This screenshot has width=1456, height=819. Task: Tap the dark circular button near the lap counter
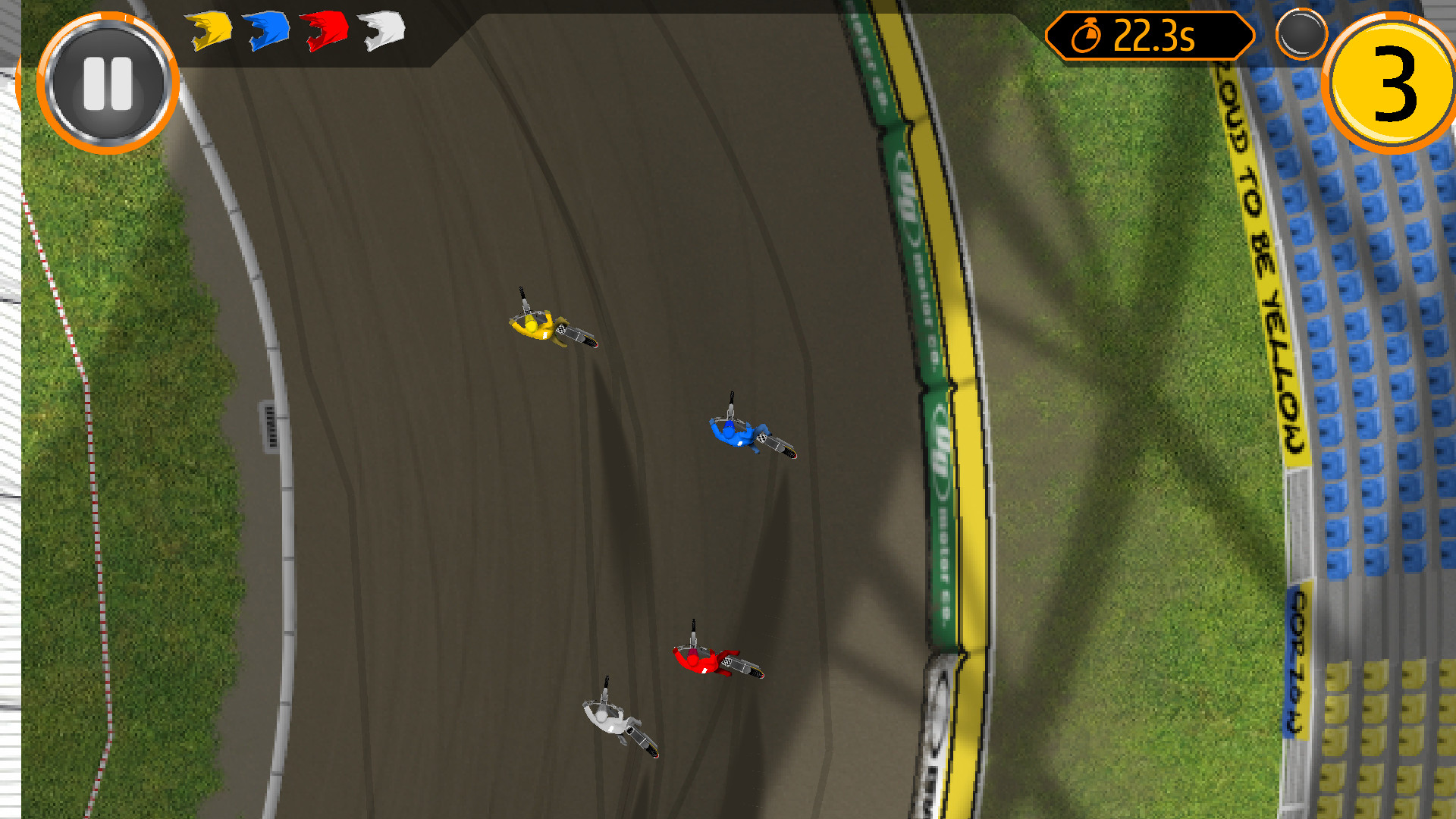[1302, 34]
